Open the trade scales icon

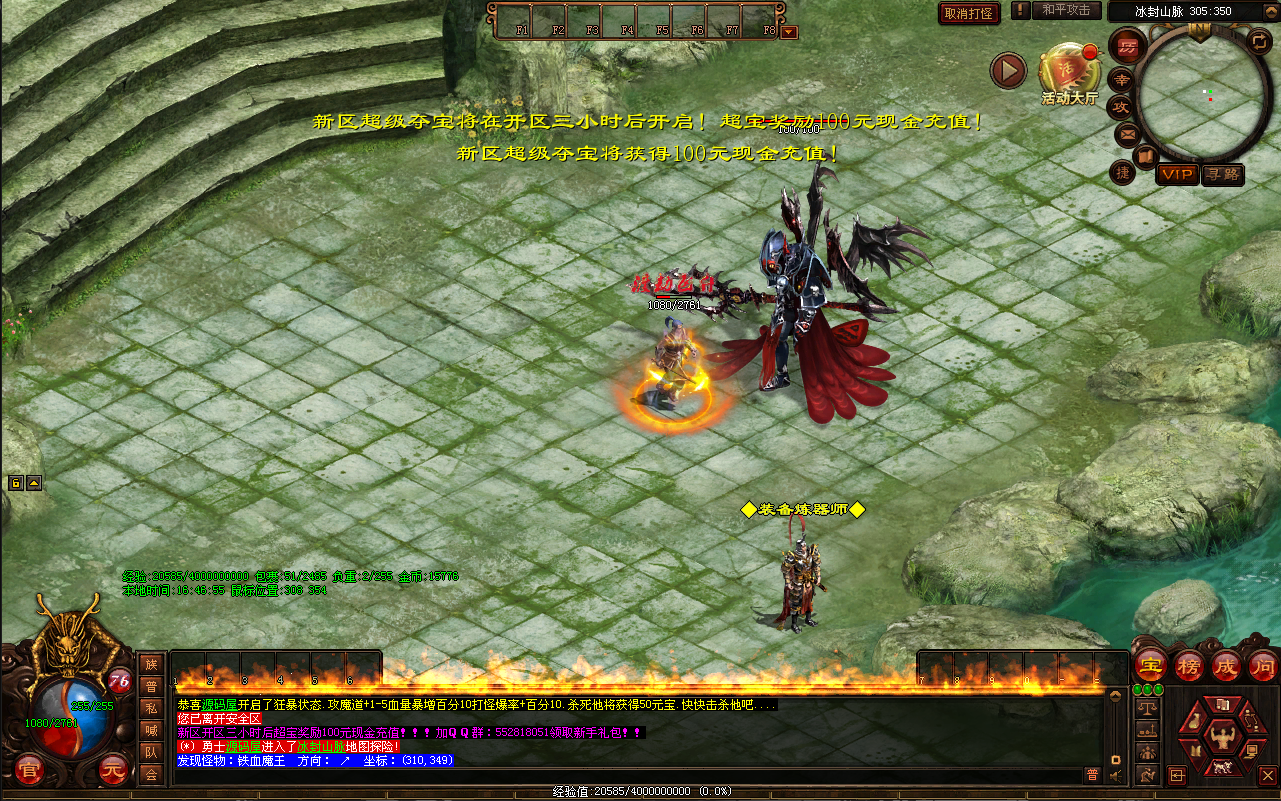point(1147,707)
